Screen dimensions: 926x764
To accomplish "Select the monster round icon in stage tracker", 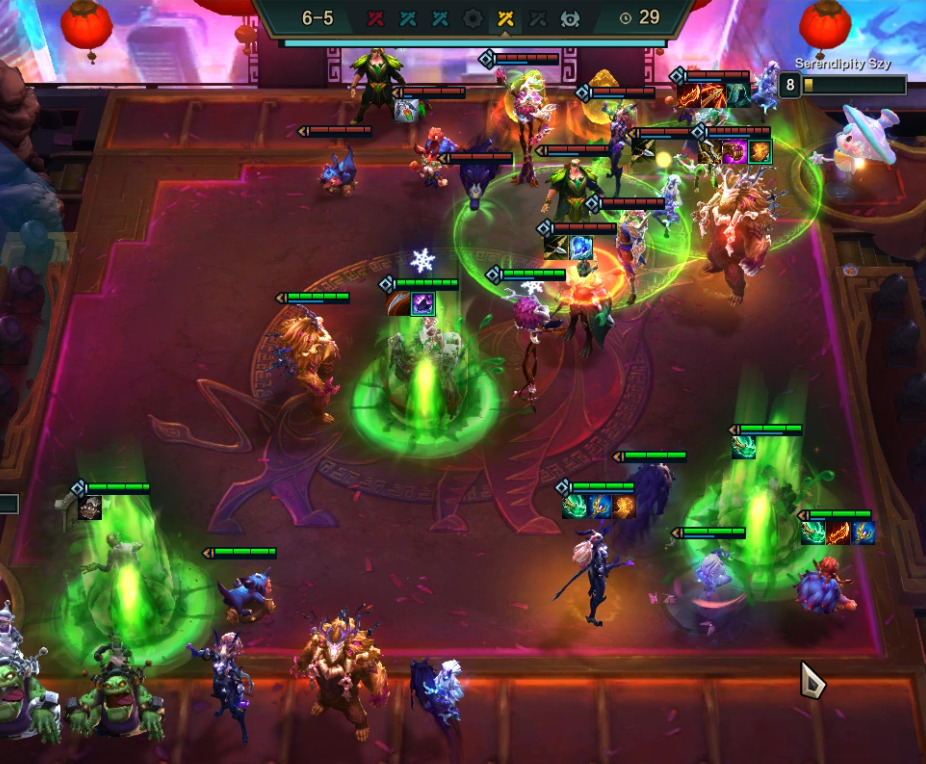I will [x=570, y=18].
